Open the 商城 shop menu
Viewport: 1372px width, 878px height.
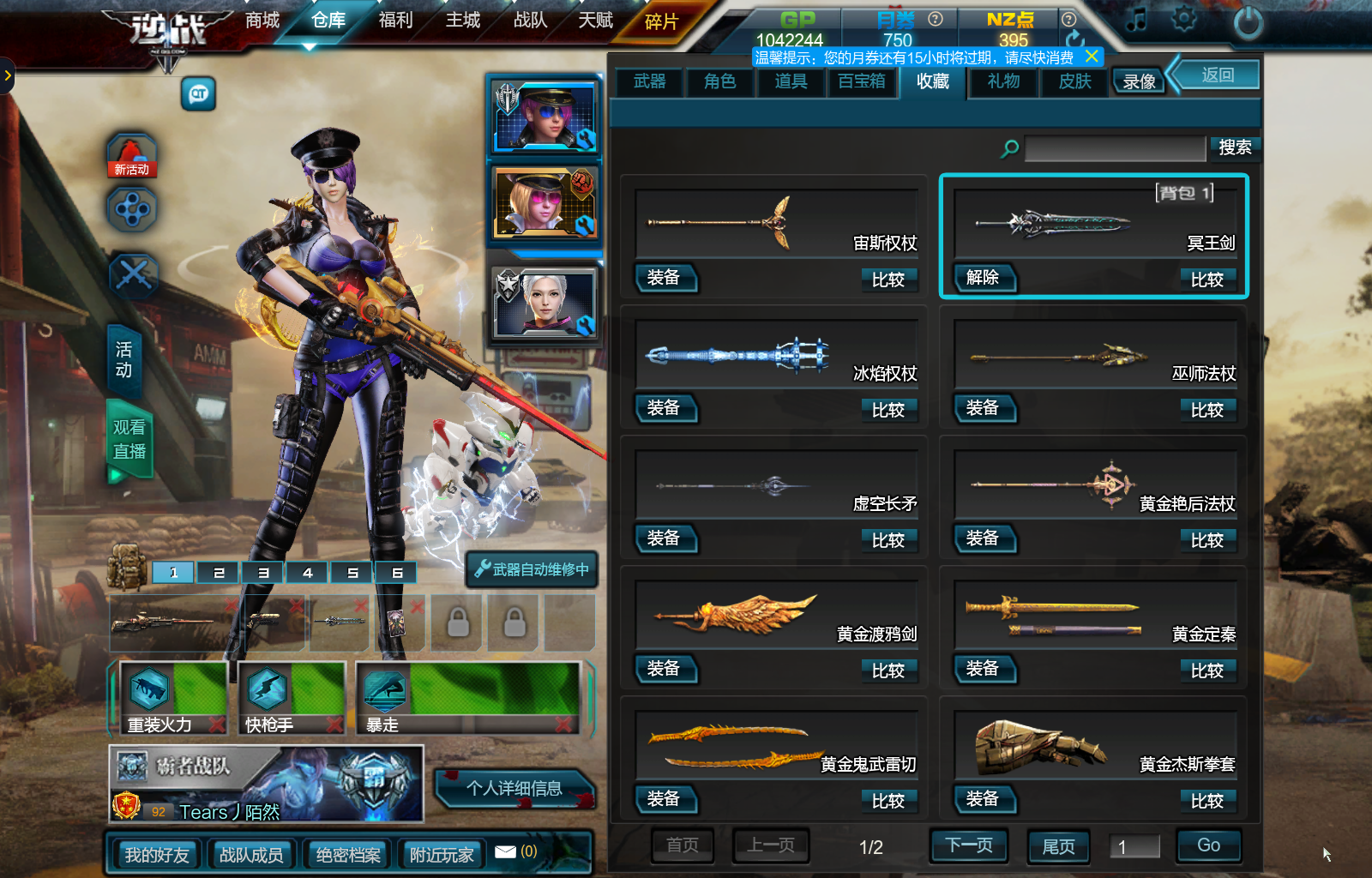tap(262, 20)
